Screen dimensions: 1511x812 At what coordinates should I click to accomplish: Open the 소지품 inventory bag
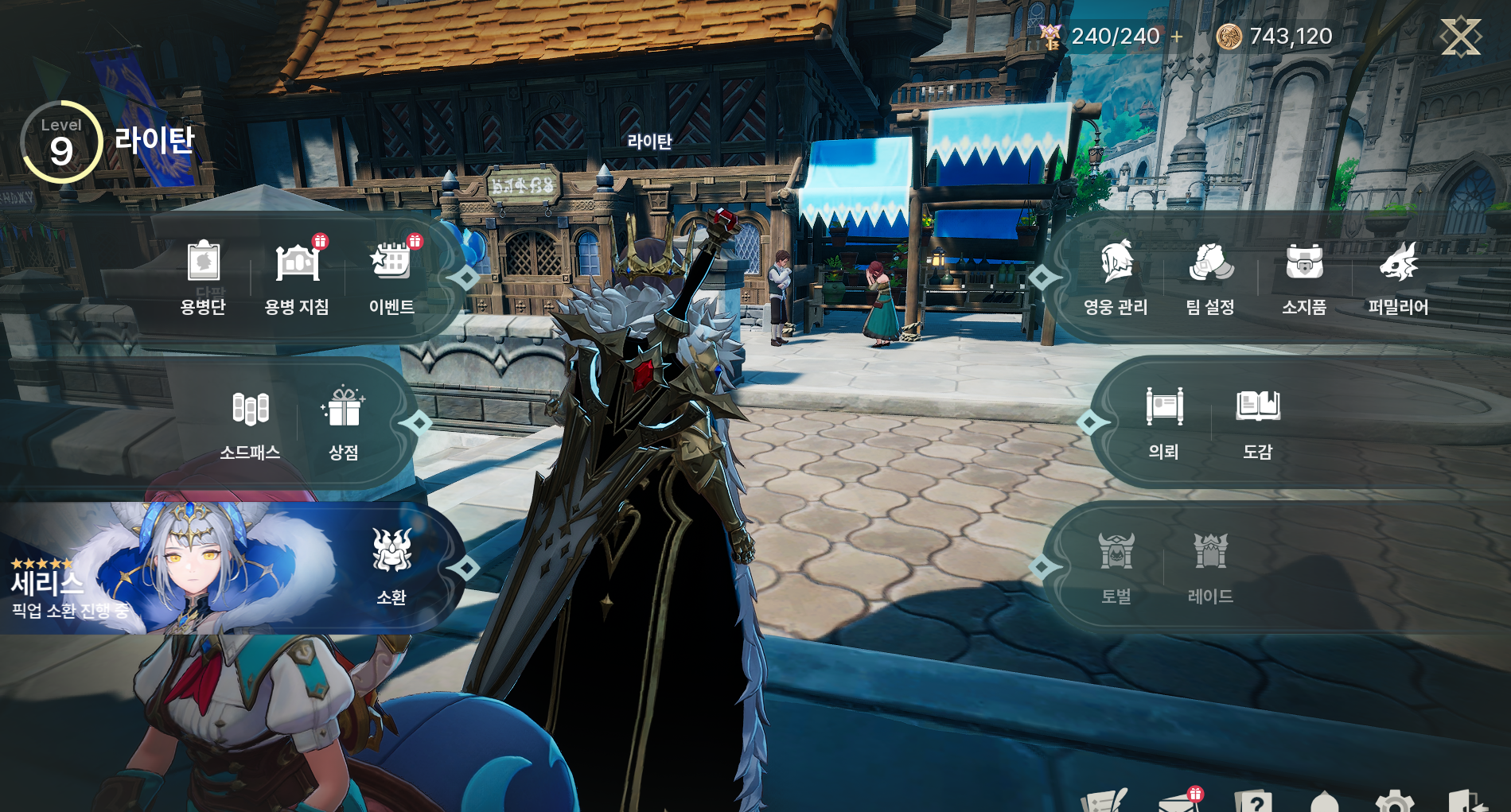1304,276
